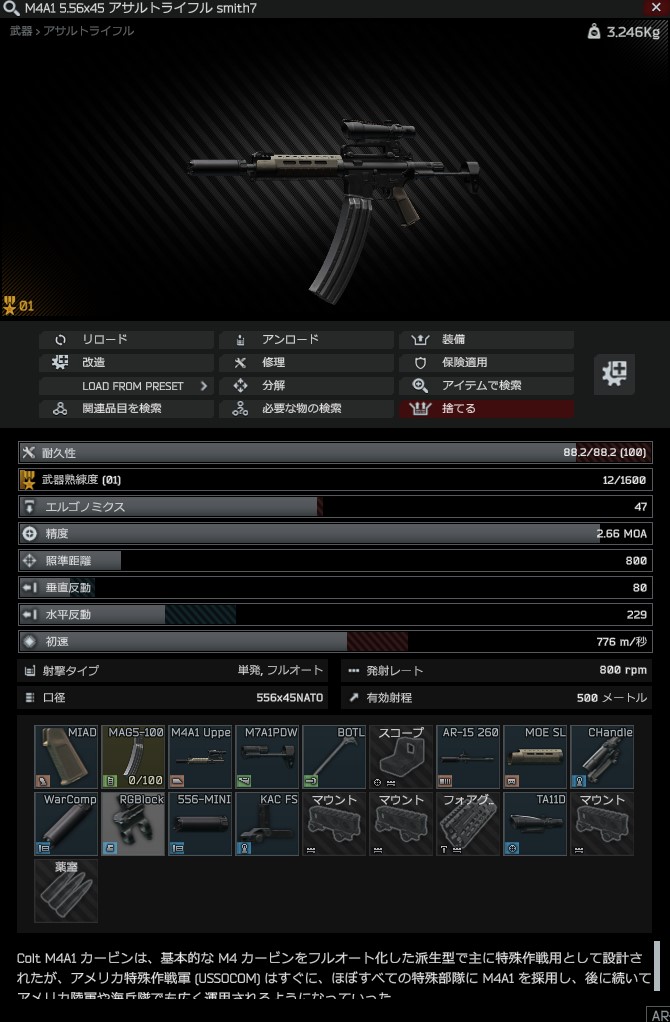Image resolution: width=670 pixels, height=1022 pixels.
Task: Select the 薬室 (chamber) slot
Action: [x=66, y=890]
